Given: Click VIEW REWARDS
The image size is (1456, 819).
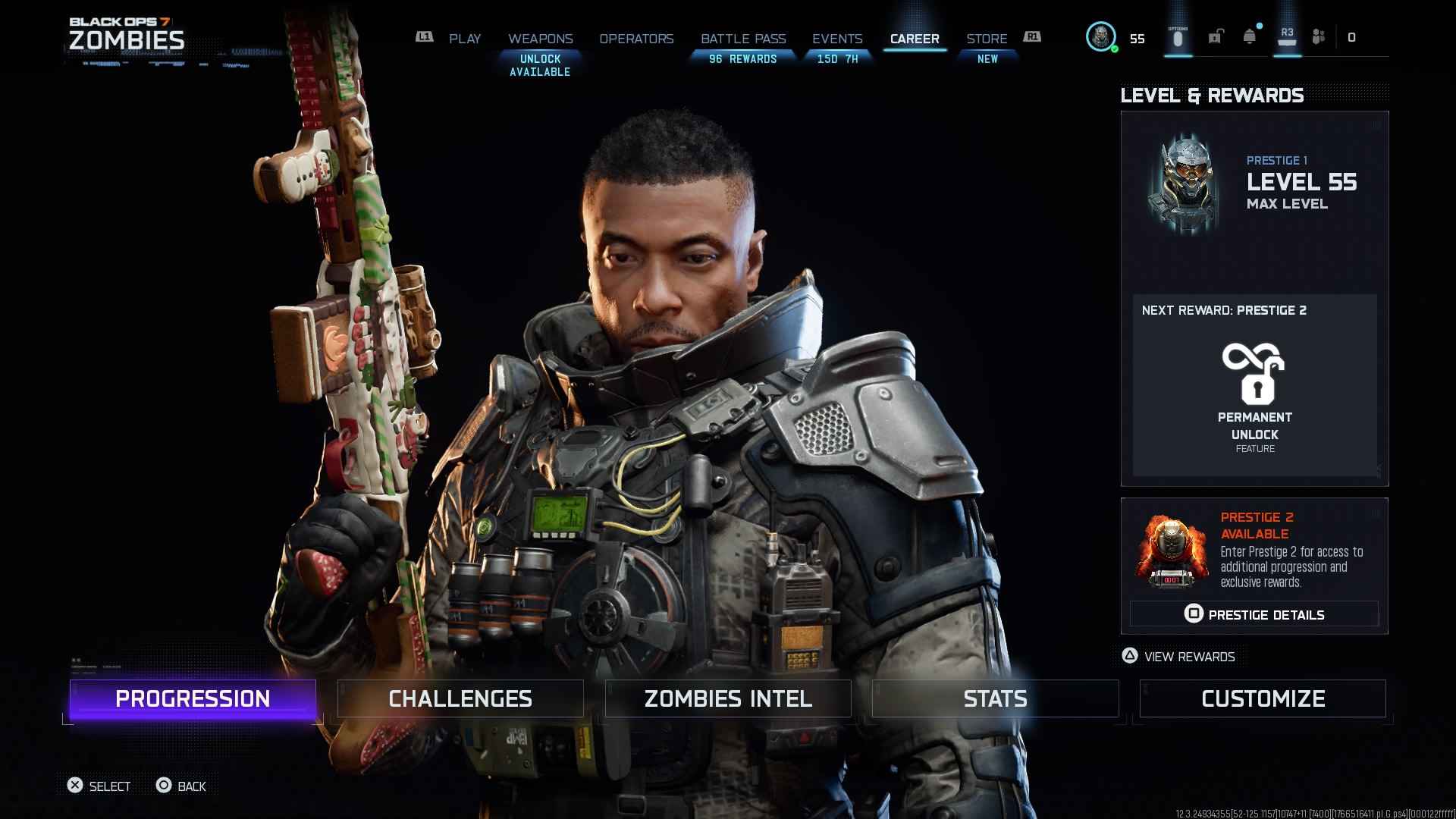Looking at the screenshot, I should 1178,657.
